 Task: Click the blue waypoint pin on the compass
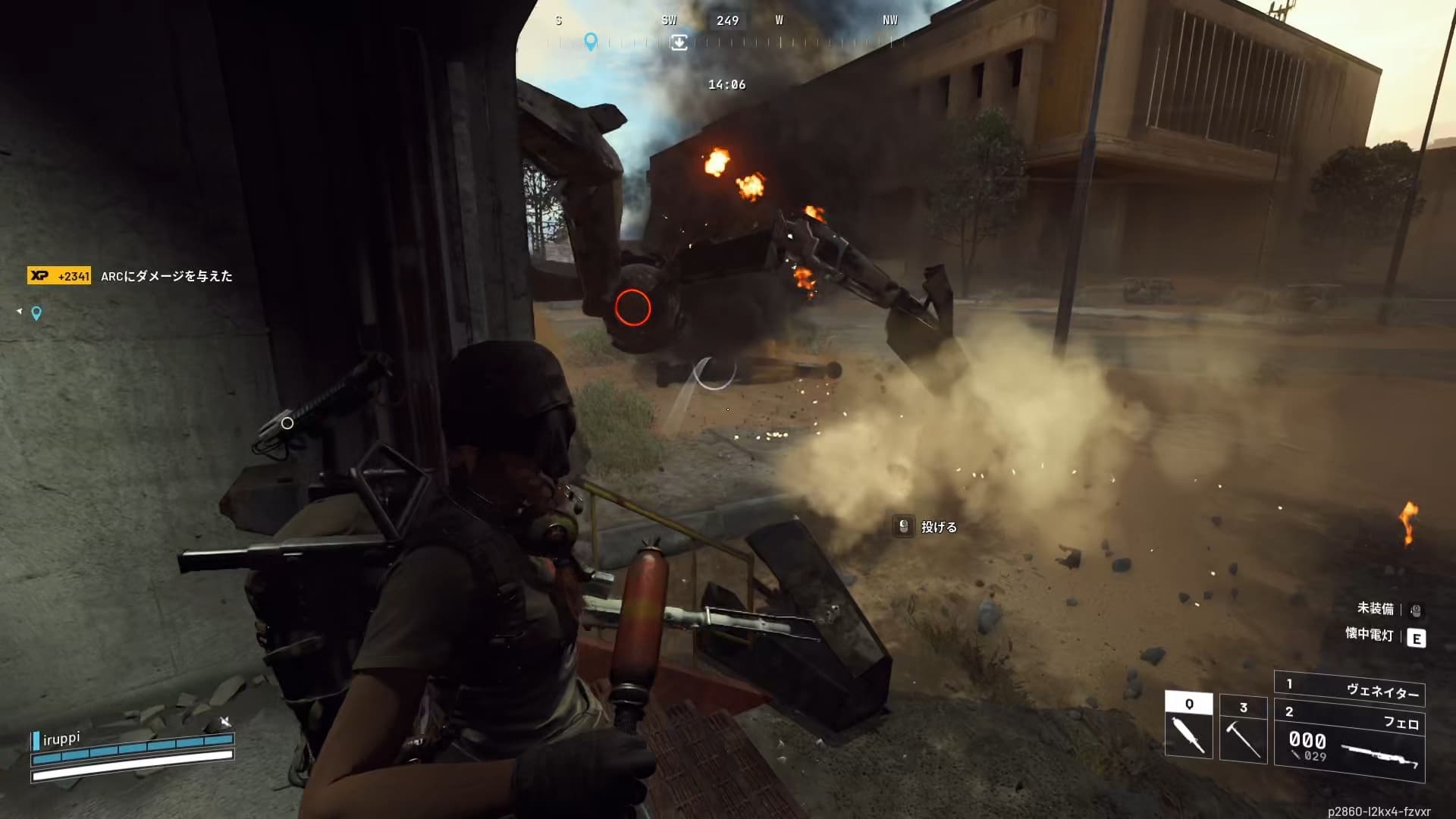coord(591,41)
